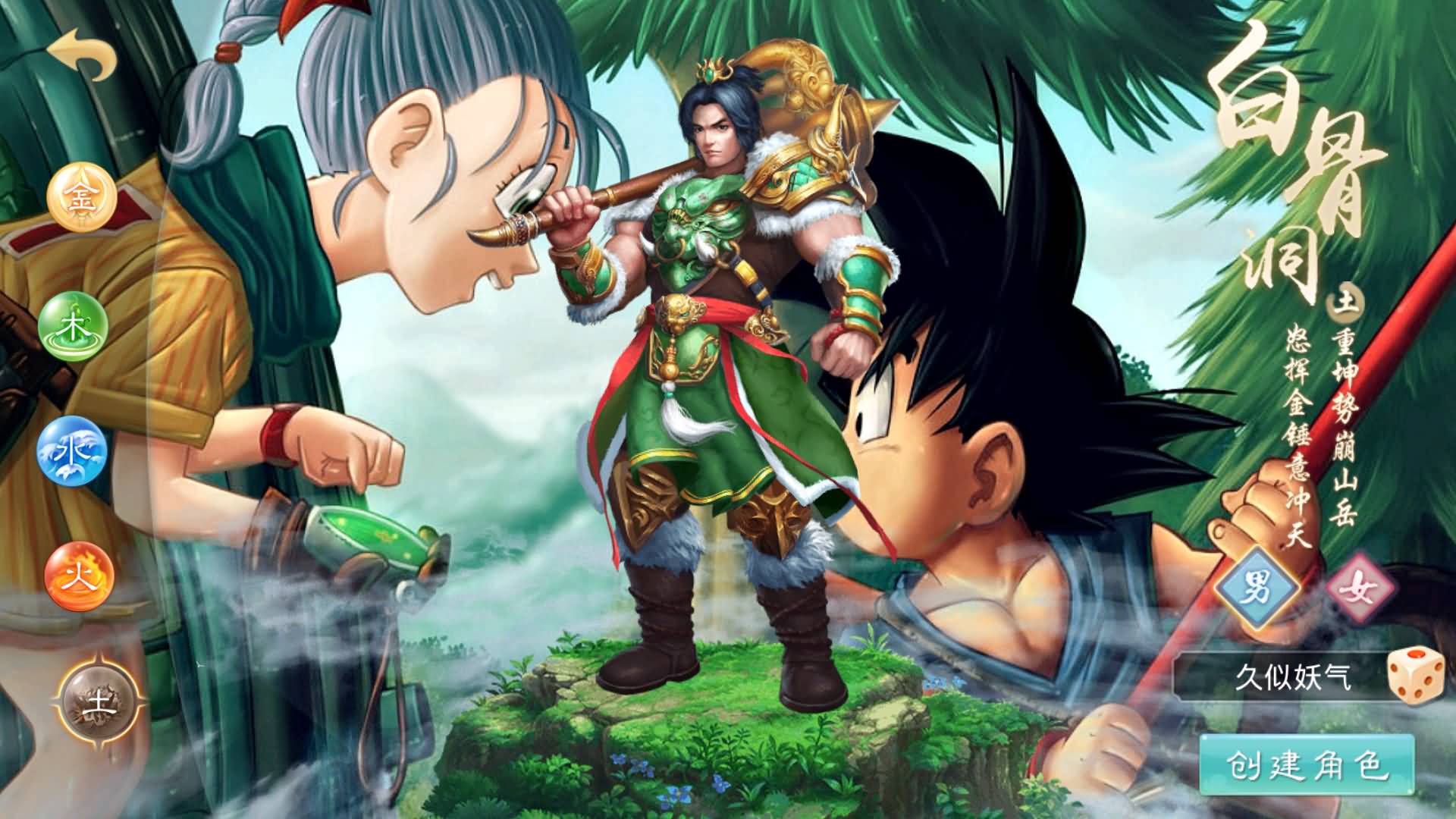This screenshot has height=819, width=1456.
Task: Select the 金 (Metal) element orb
Action: pyautogui.click(x=80, y=199)
